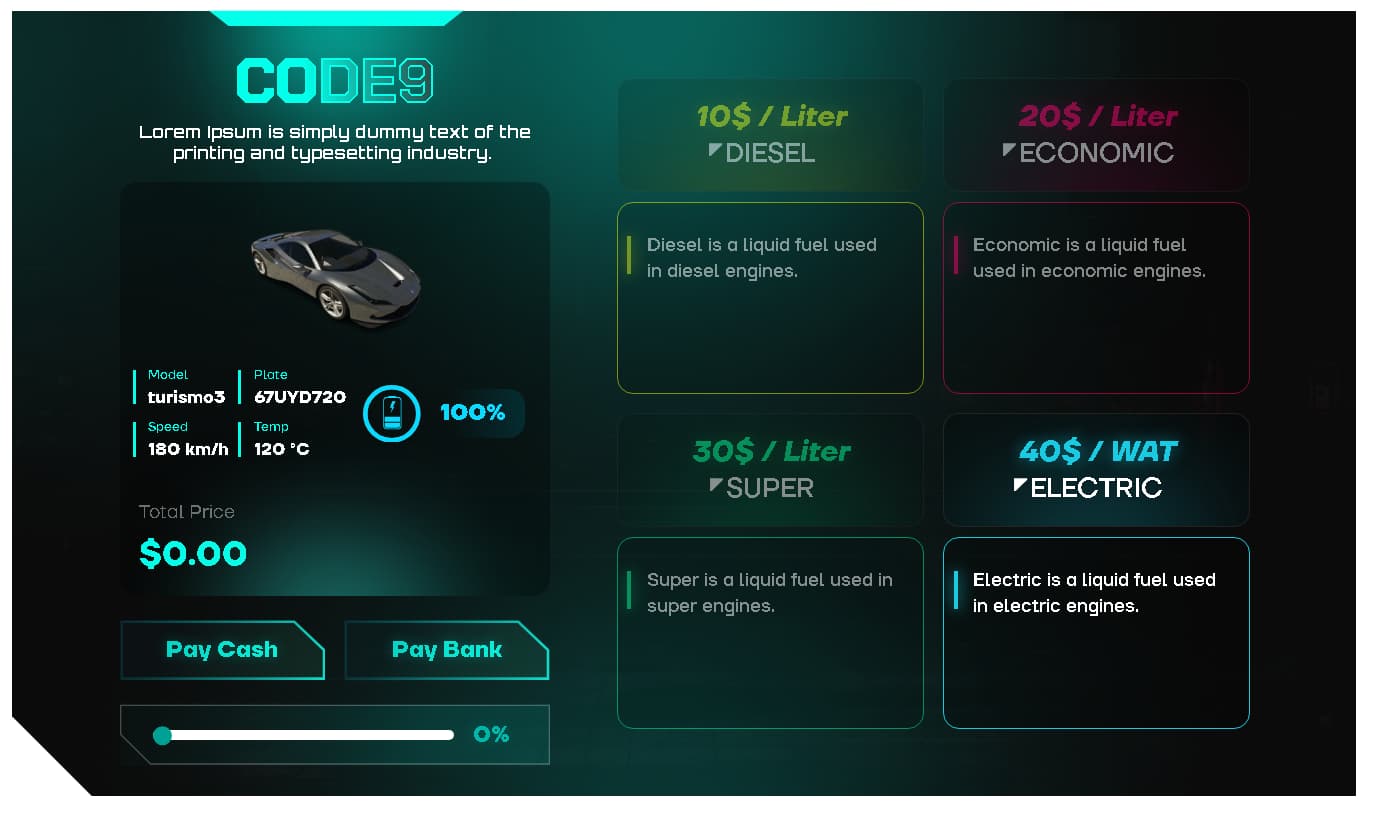Click the fuel amount slider handle at 0%
1383x814 pixels.
[x=163, y=735]
